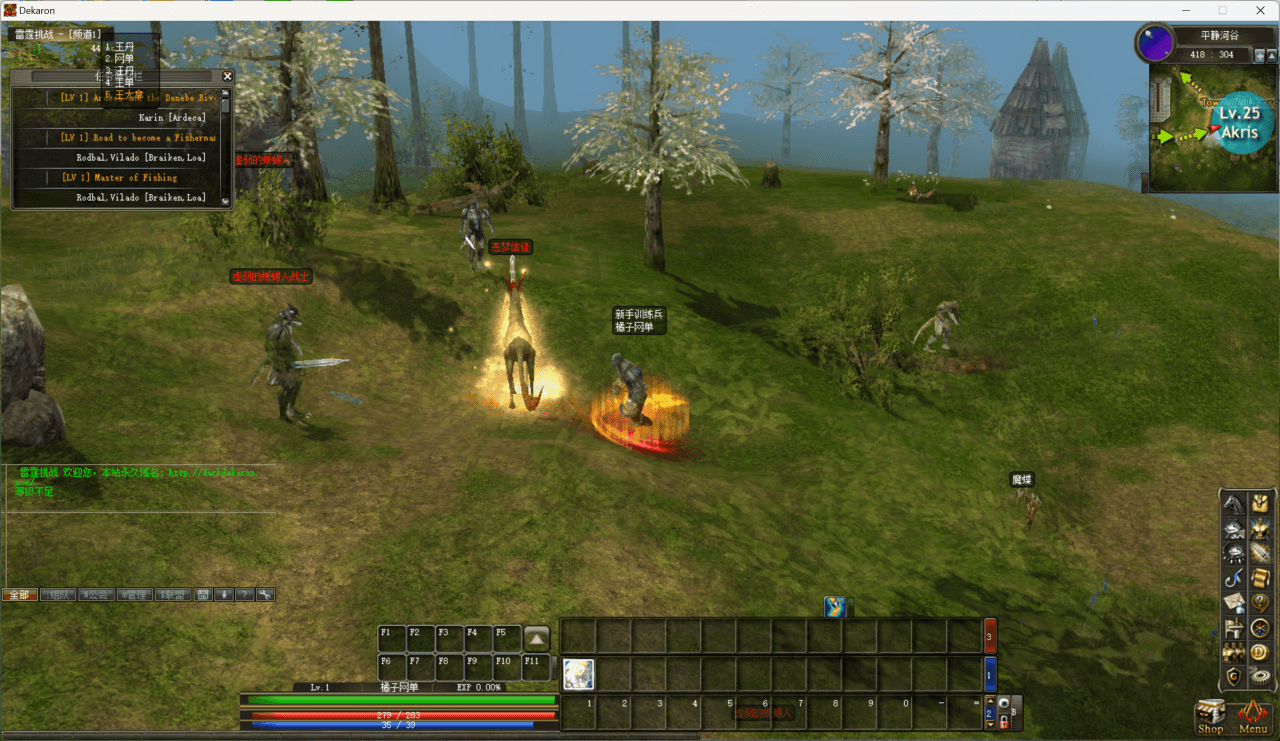Switch chat to the 全部 tab
This screenshot has width=1280, height=741.
click(19, 595)
